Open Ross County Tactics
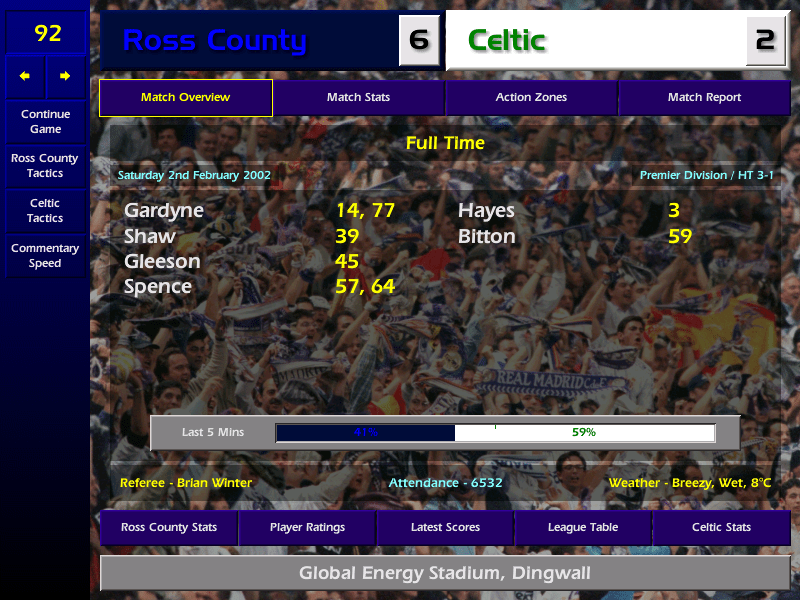Screen dimensions: 800x600 click(x=45, y=166)
